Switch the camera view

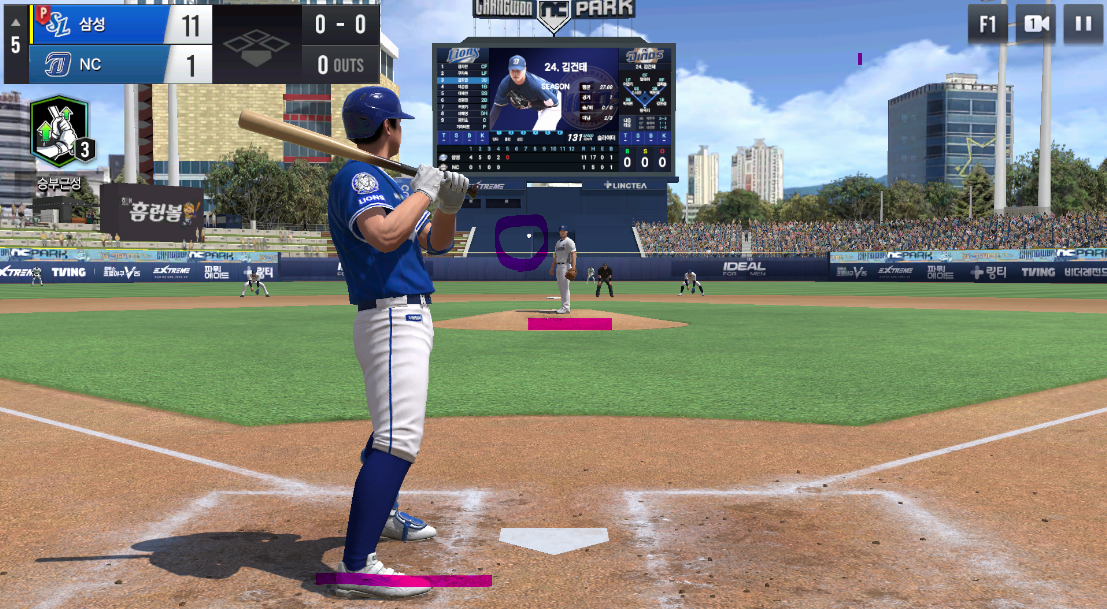point(1035,24)
